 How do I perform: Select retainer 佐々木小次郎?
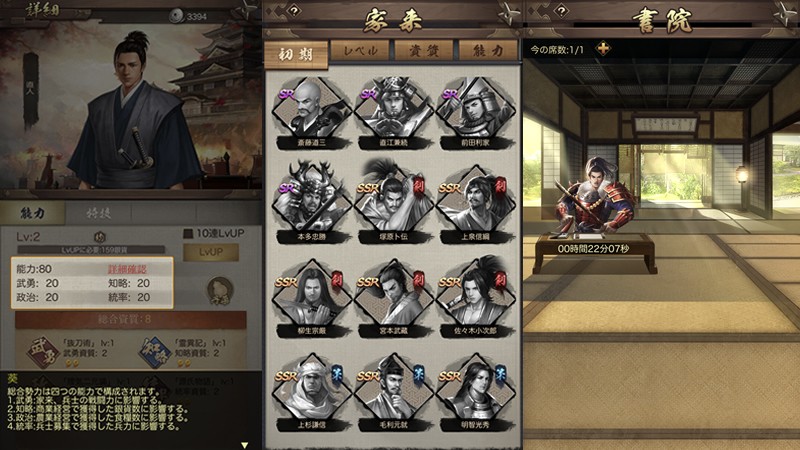pos(474,305)
